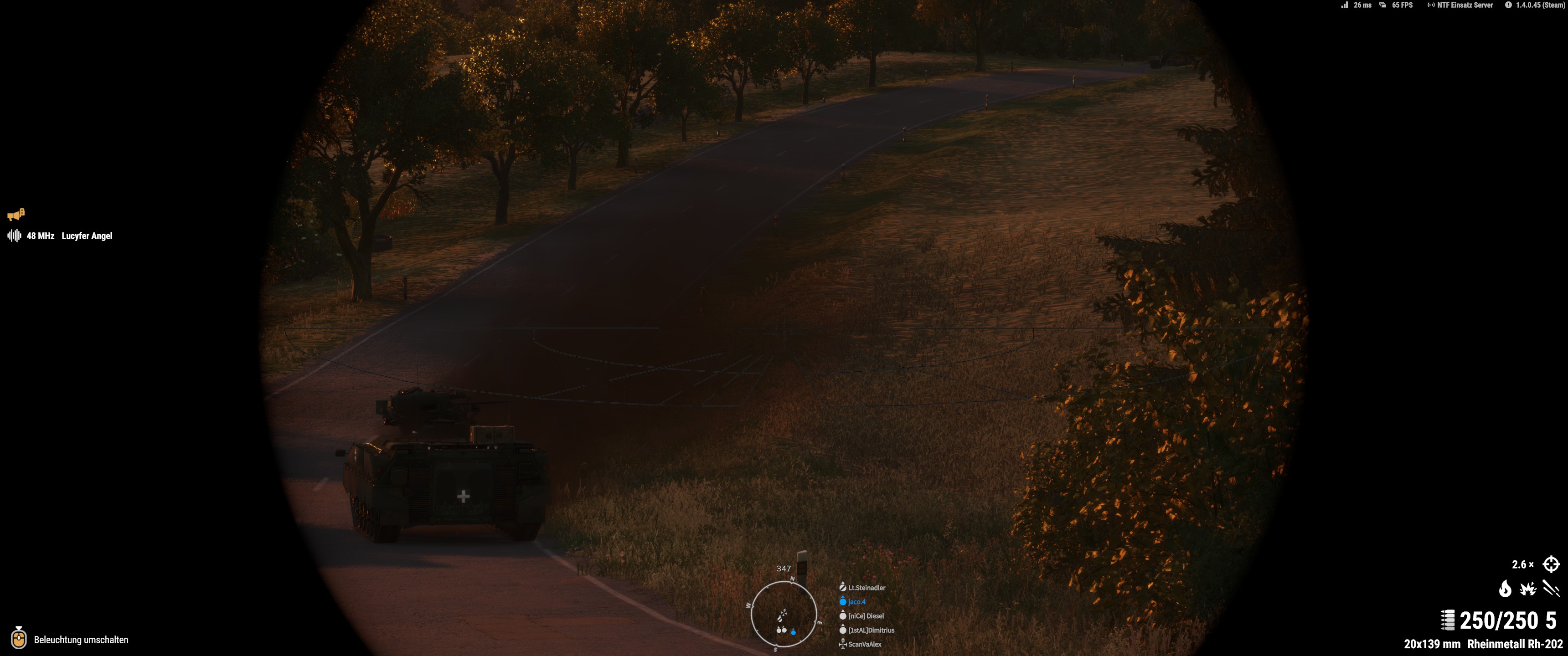Select the flame incendiary ammo icon
The width and height of the screenshot is (1568, 656).
(x=1505, y=589)
